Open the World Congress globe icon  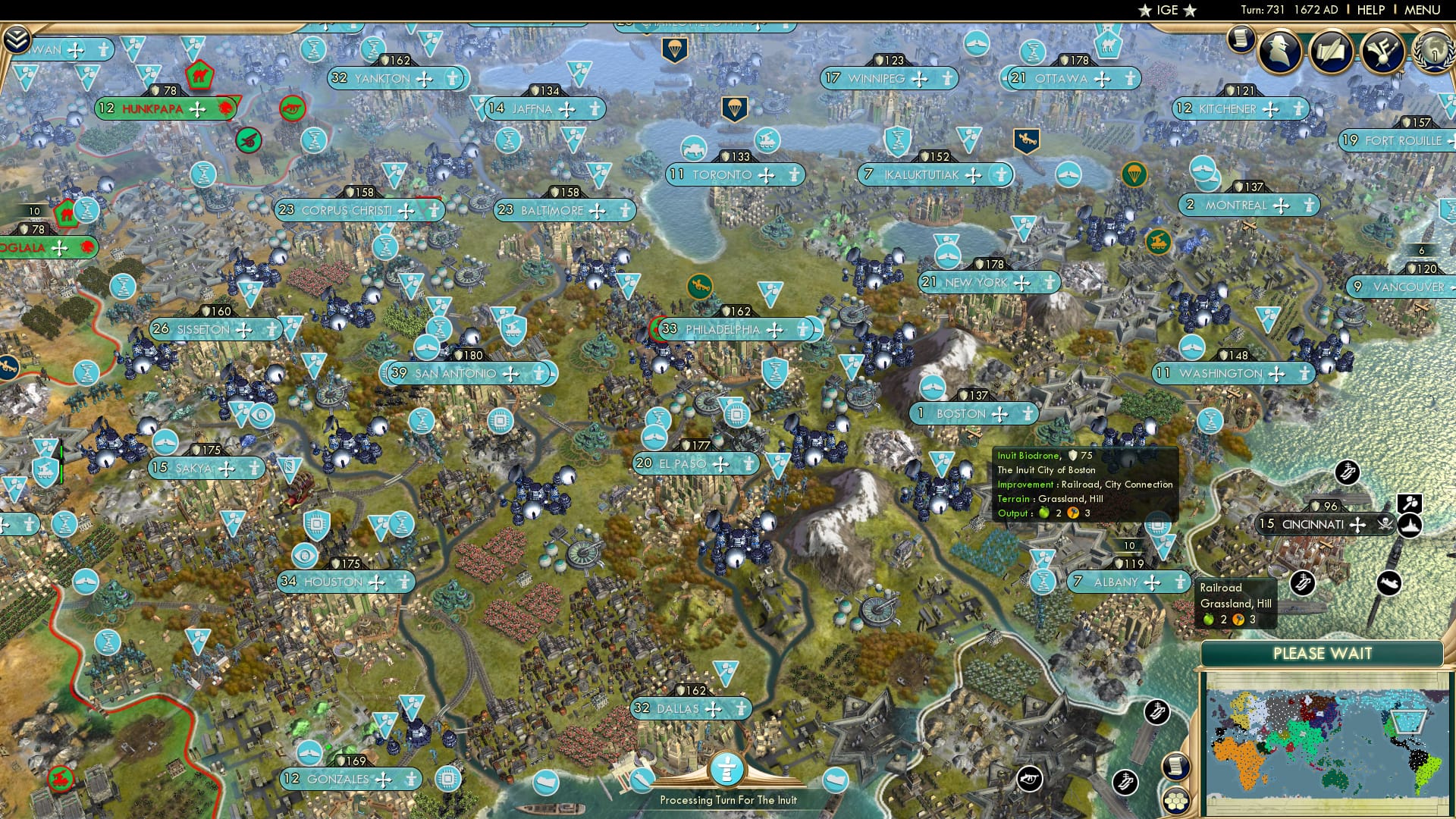[1433, 52]
